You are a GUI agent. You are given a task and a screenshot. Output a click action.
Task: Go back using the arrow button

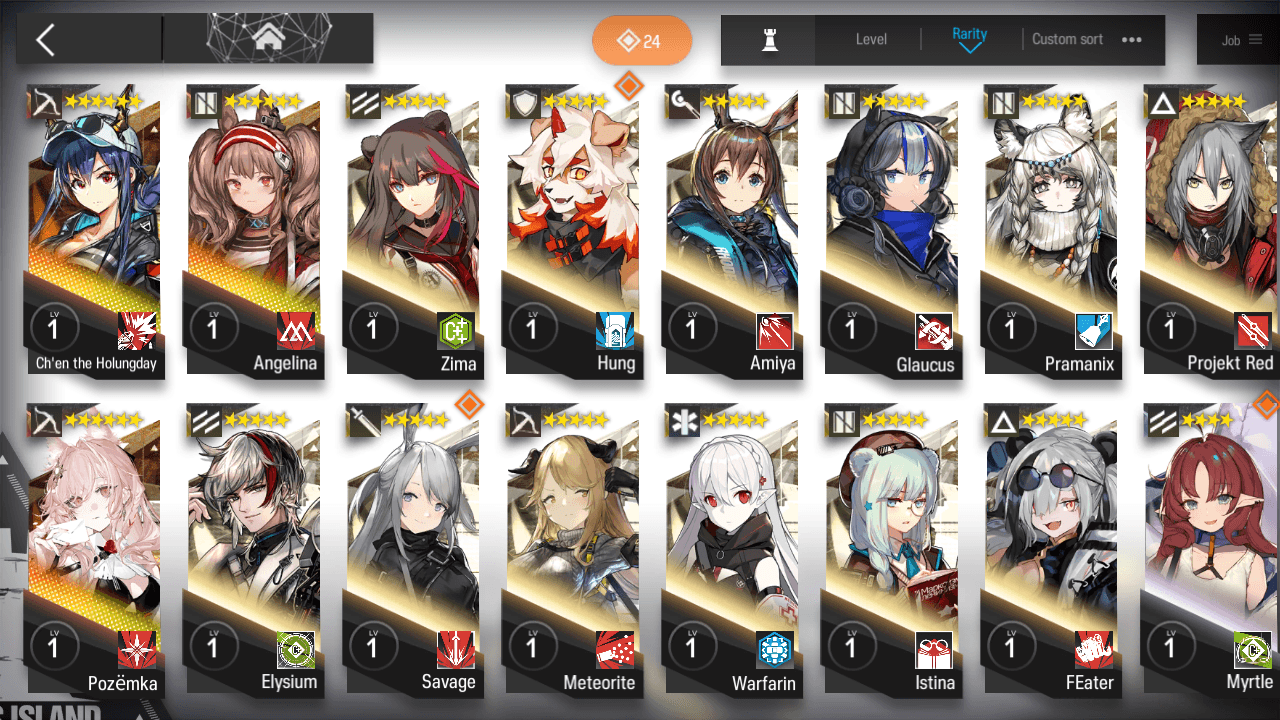point(46,40)
